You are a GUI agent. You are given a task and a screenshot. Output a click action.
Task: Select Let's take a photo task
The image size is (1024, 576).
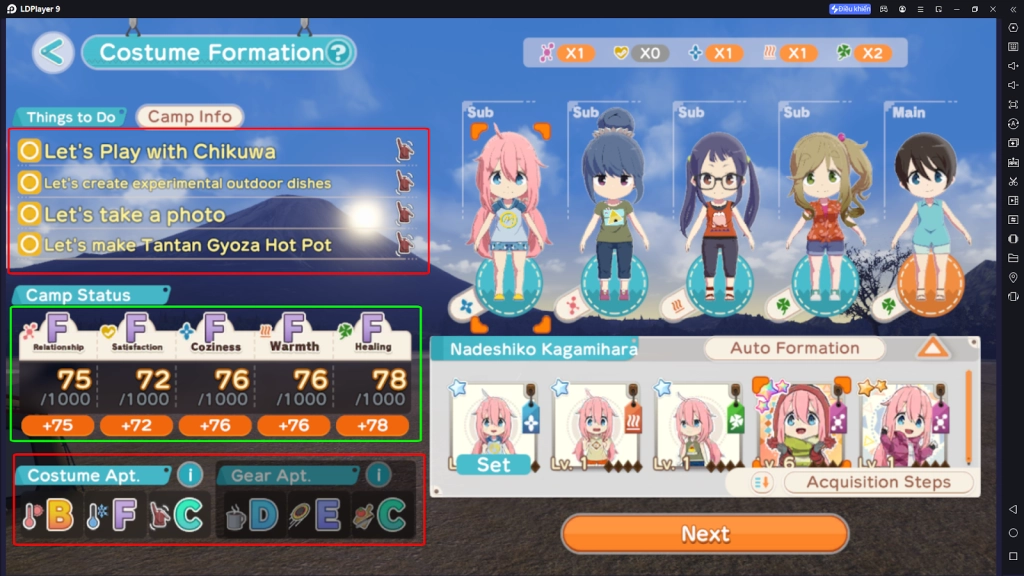pos(135,214)
